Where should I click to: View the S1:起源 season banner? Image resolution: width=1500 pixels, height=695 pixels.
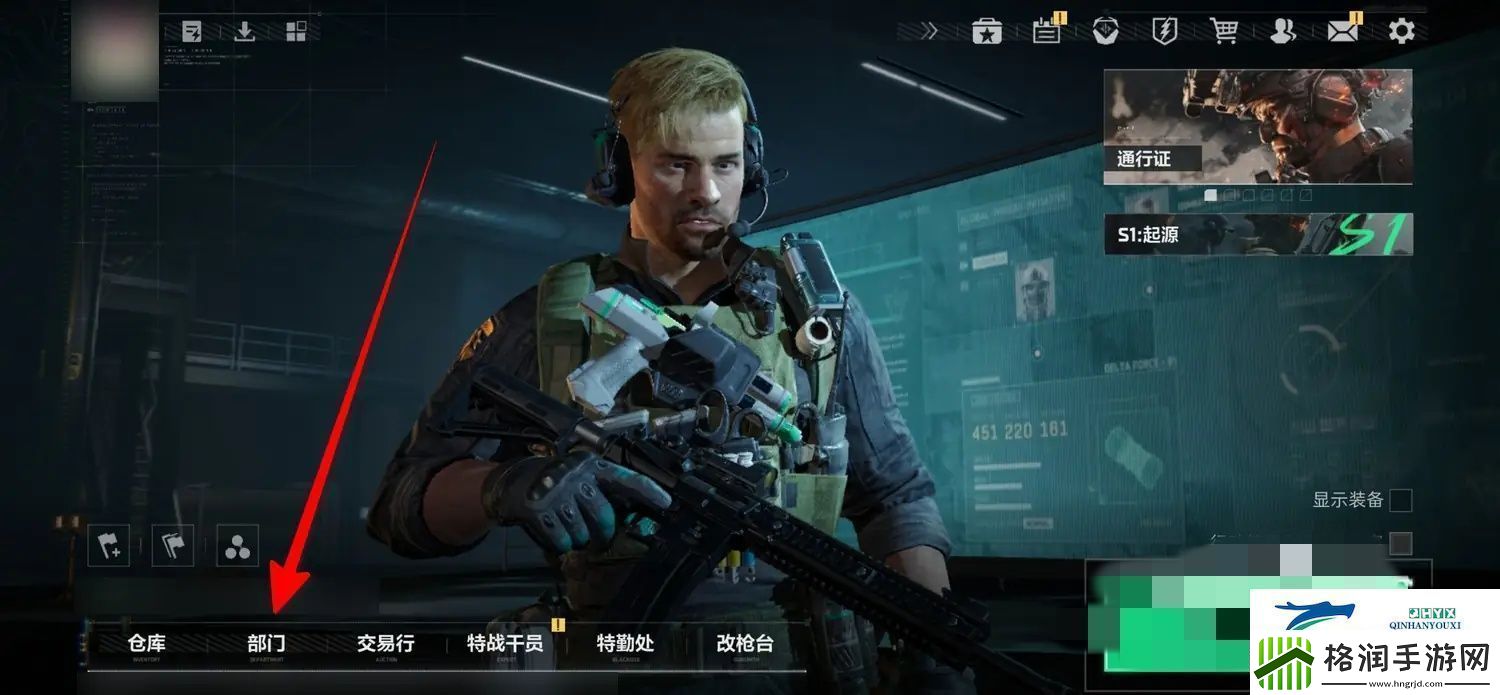(x=1258, y=234)
